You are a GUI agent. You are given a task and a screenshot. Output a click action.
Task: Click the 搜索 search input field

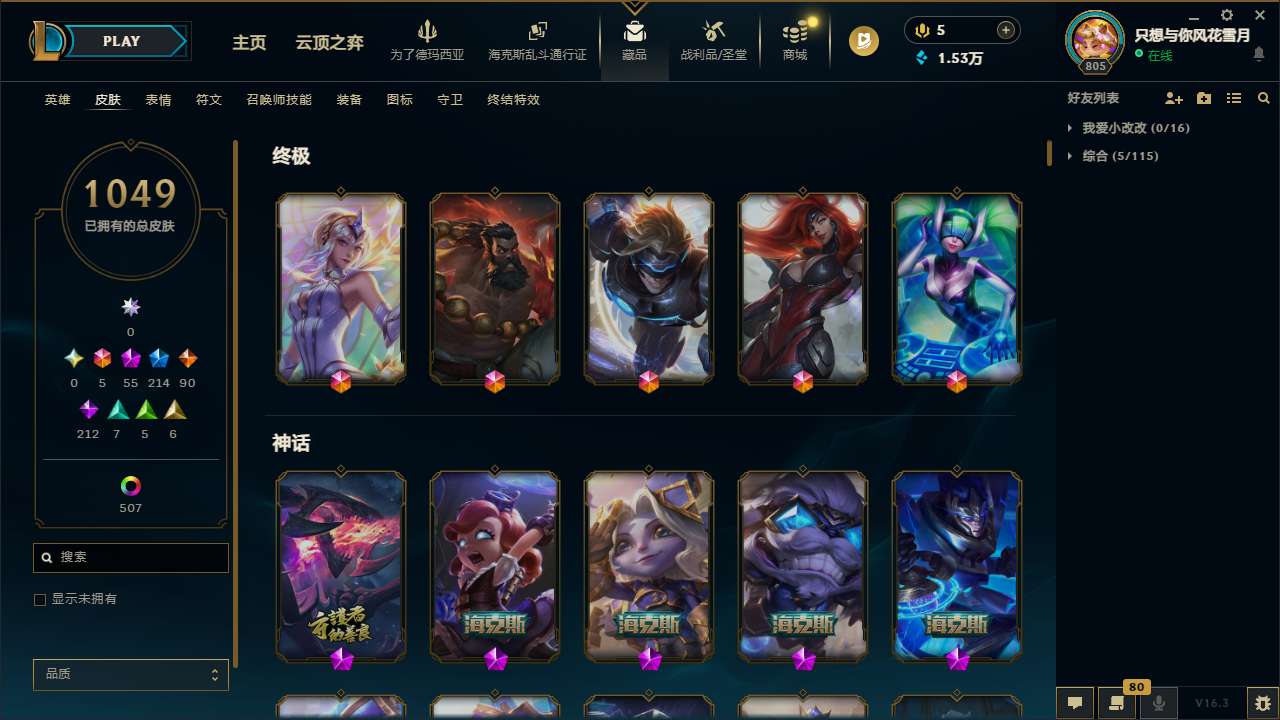click(x=130, y=557)
